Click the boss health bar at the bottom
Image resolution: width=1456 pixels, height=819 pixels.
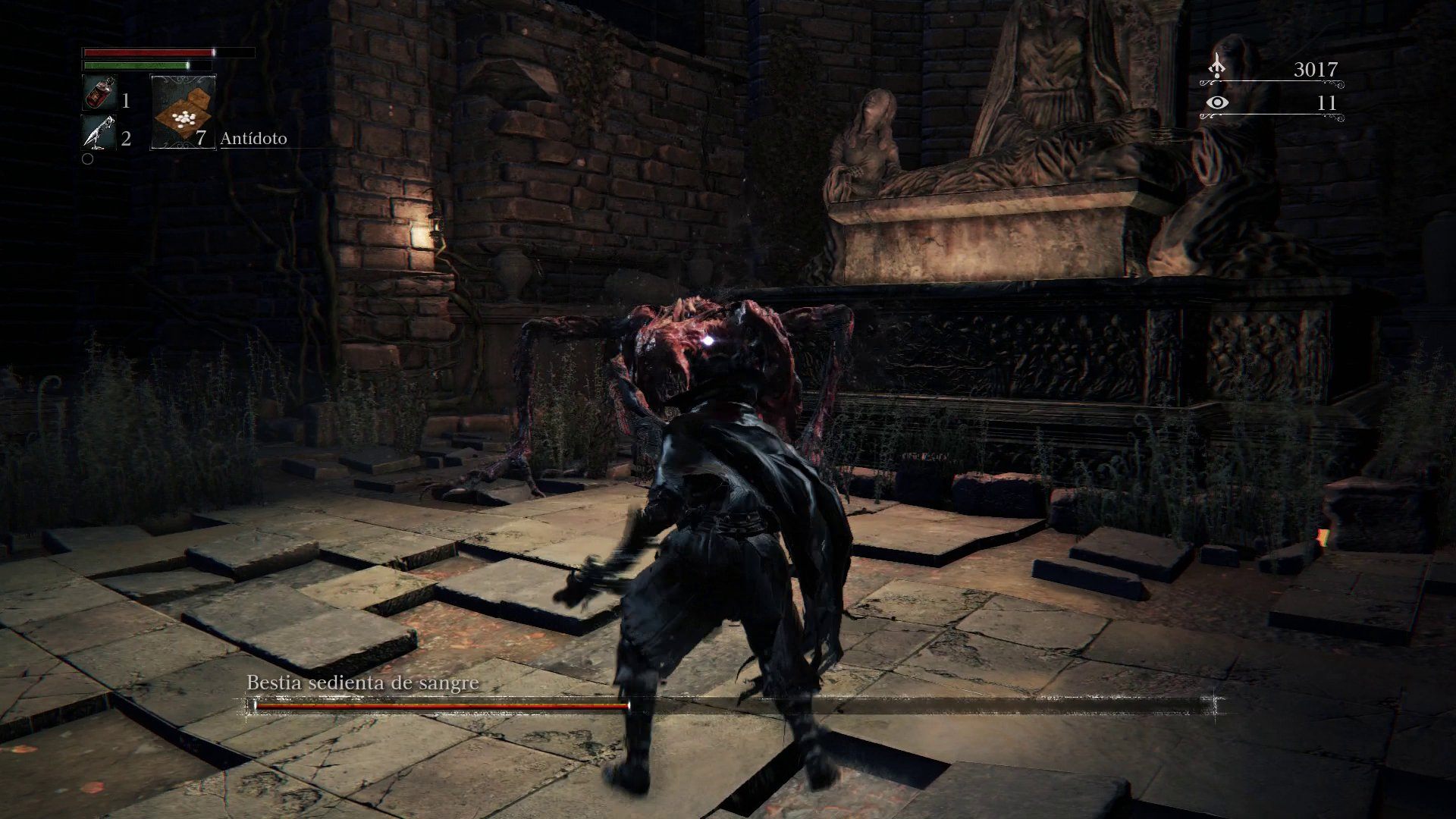(x=531, y=706)
